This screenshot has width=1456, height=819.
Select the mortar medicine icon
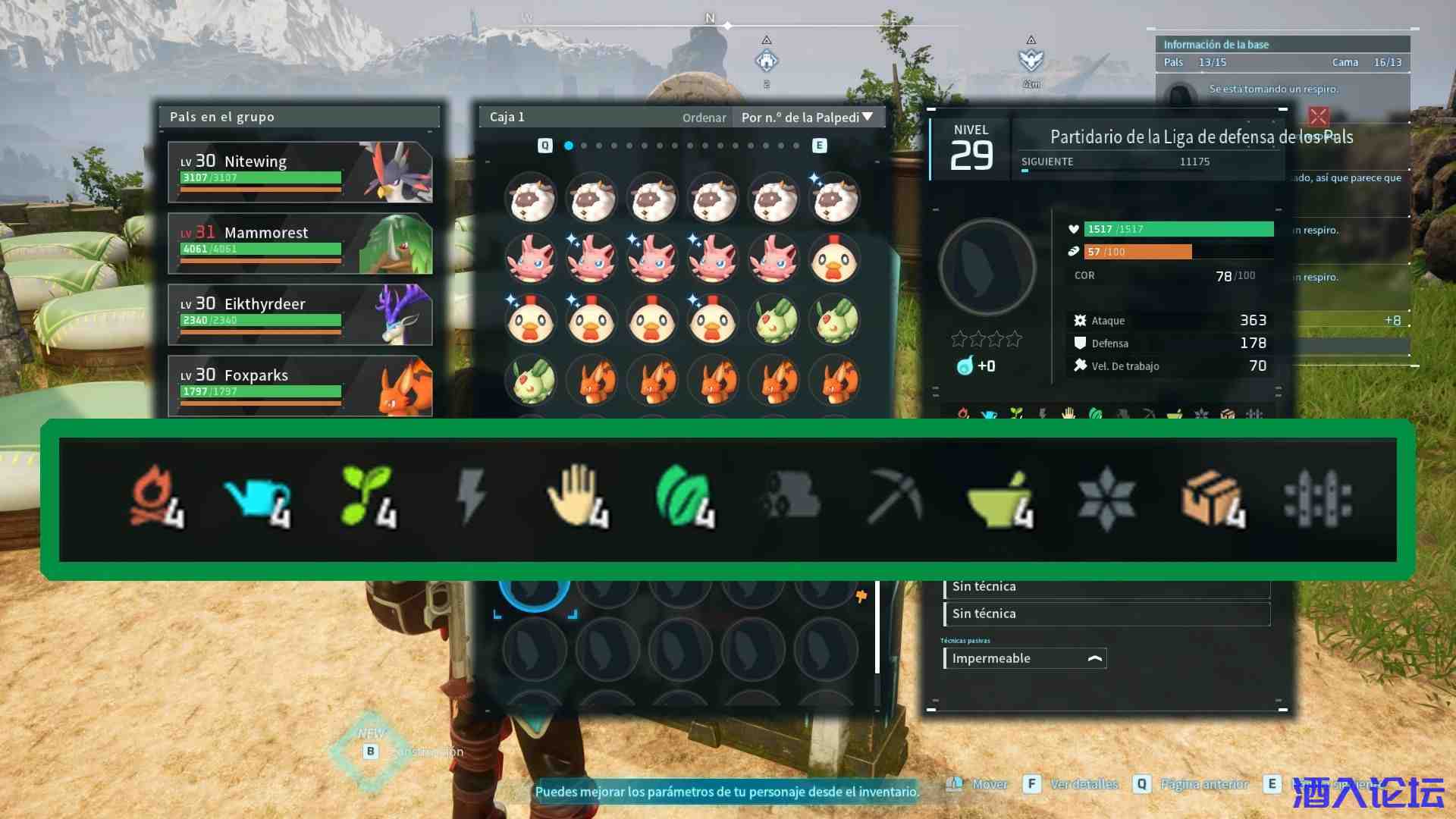[x=999, y=498]
